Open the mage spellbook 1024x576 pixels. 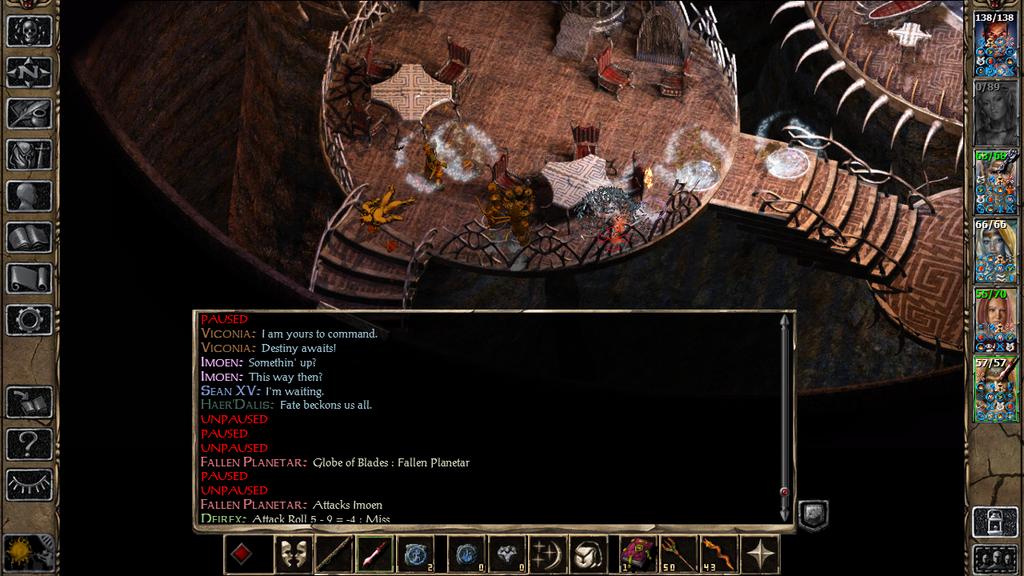click(29, 237)
